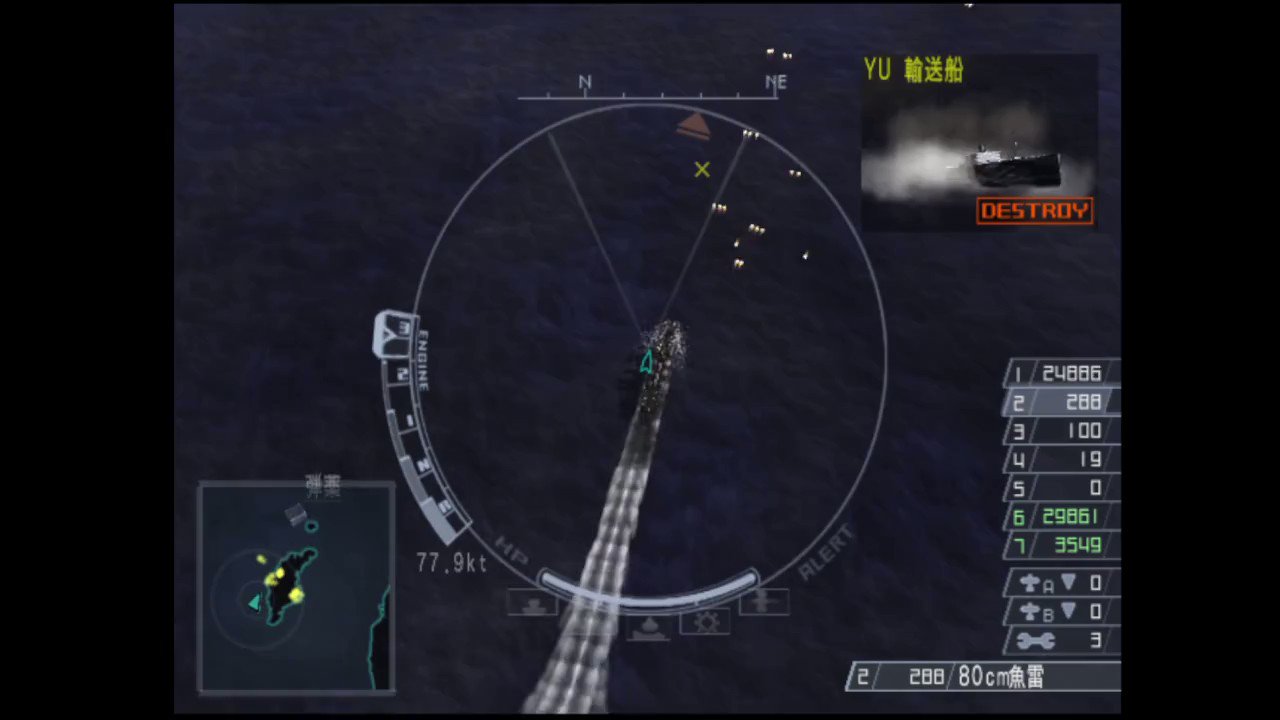Select the cyan ship marker at compass center

tap(645, 362)
